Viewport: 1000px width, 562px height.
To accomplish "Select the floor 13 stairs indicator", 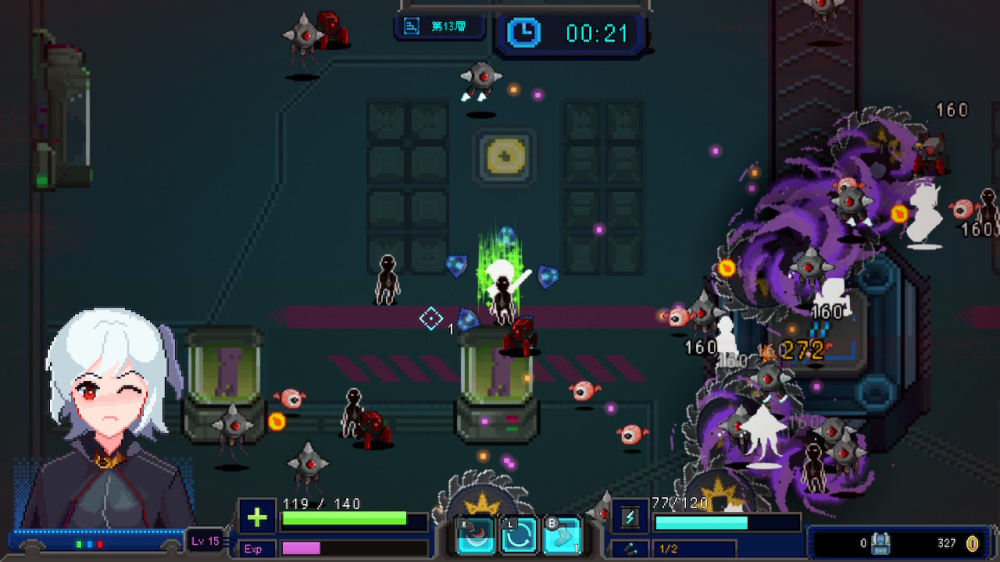I will (440, 27).
